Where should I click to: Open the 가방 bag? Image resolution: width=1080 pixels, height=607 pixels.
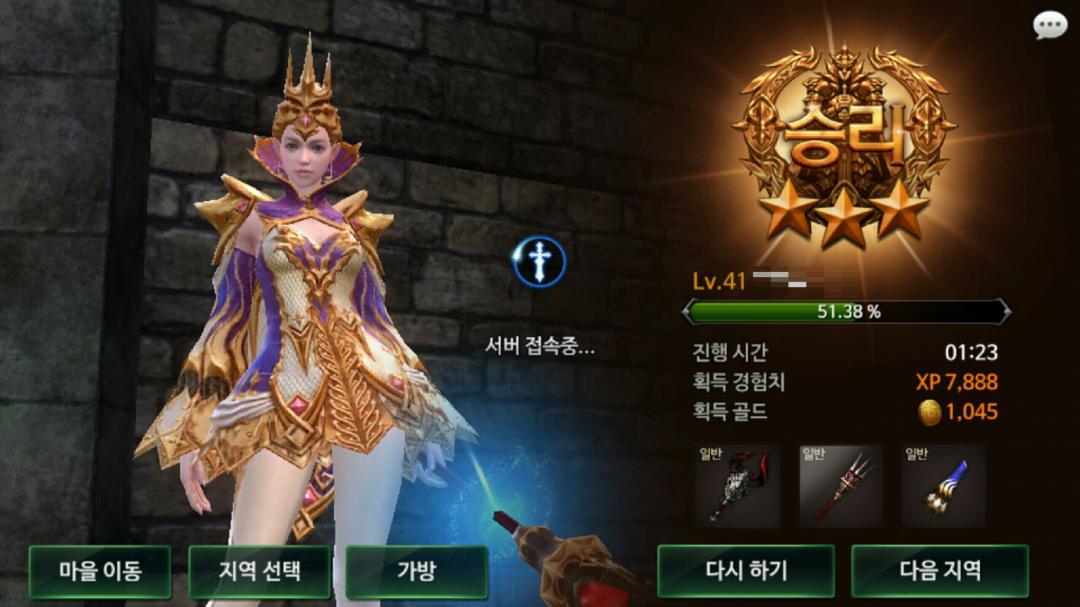click(416, 571)
